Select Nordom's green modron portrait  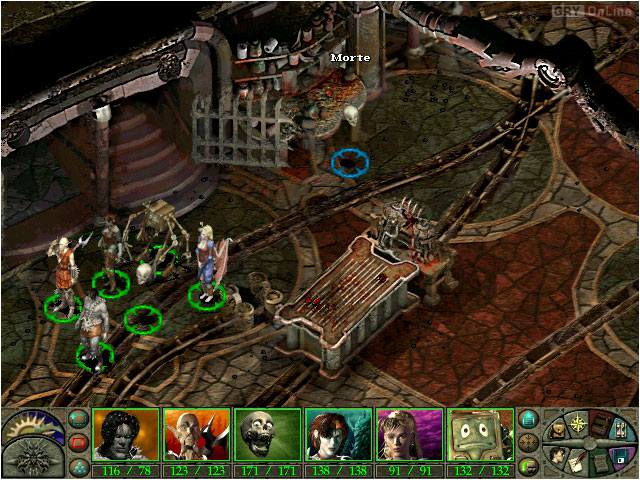[480, 435]
